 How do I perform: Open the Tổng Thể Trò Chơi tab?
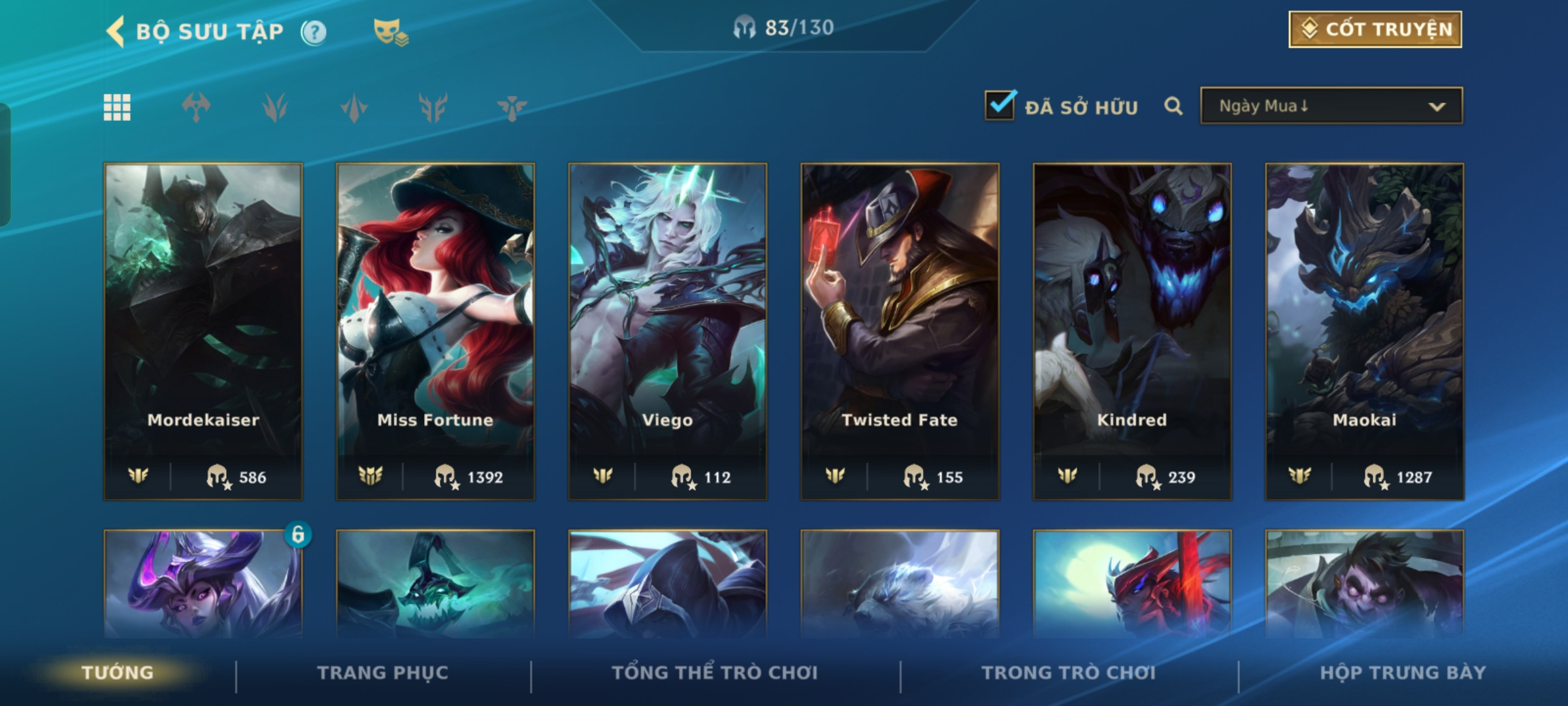point(715,673)
